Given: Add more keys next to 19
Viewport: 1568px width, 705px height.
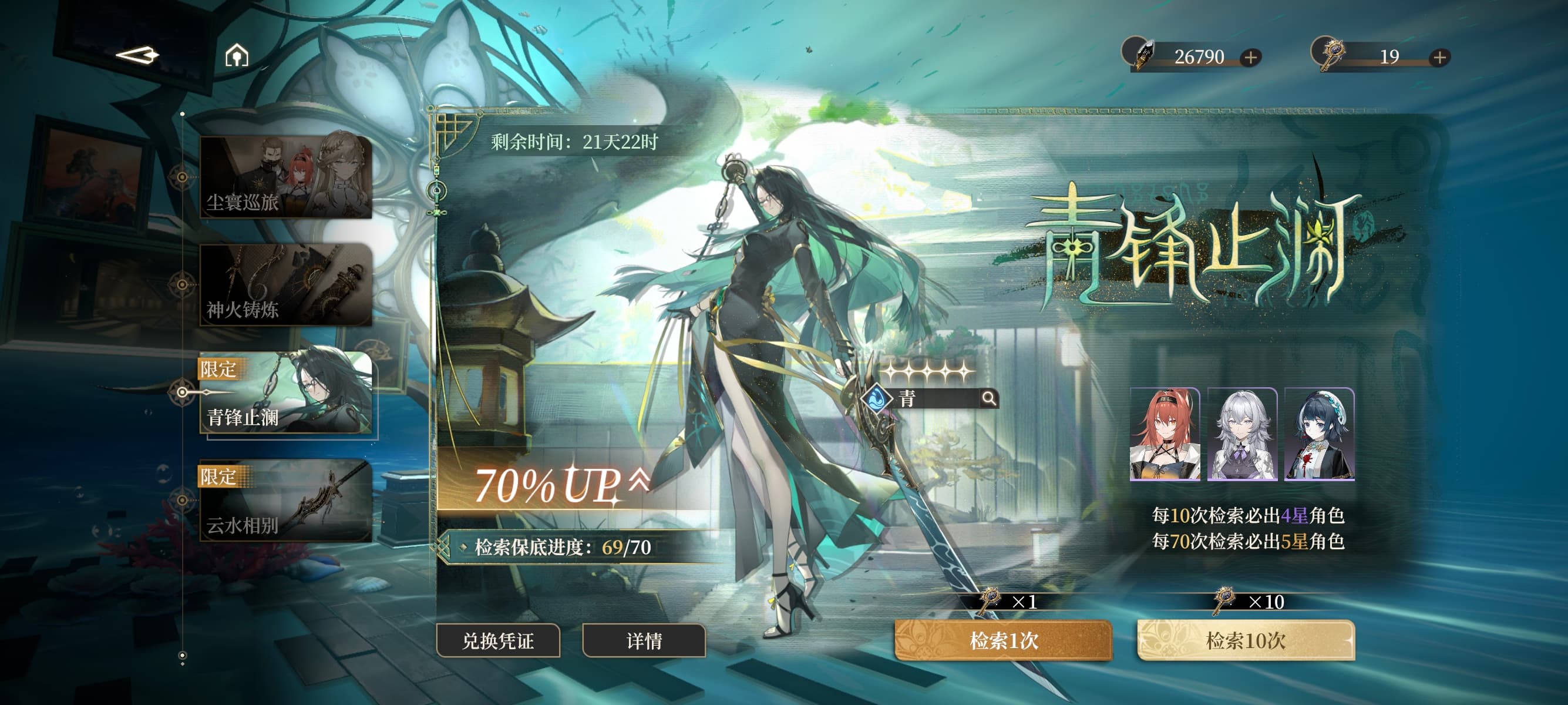Looking at the screenshot, I should pos(1439,57).
